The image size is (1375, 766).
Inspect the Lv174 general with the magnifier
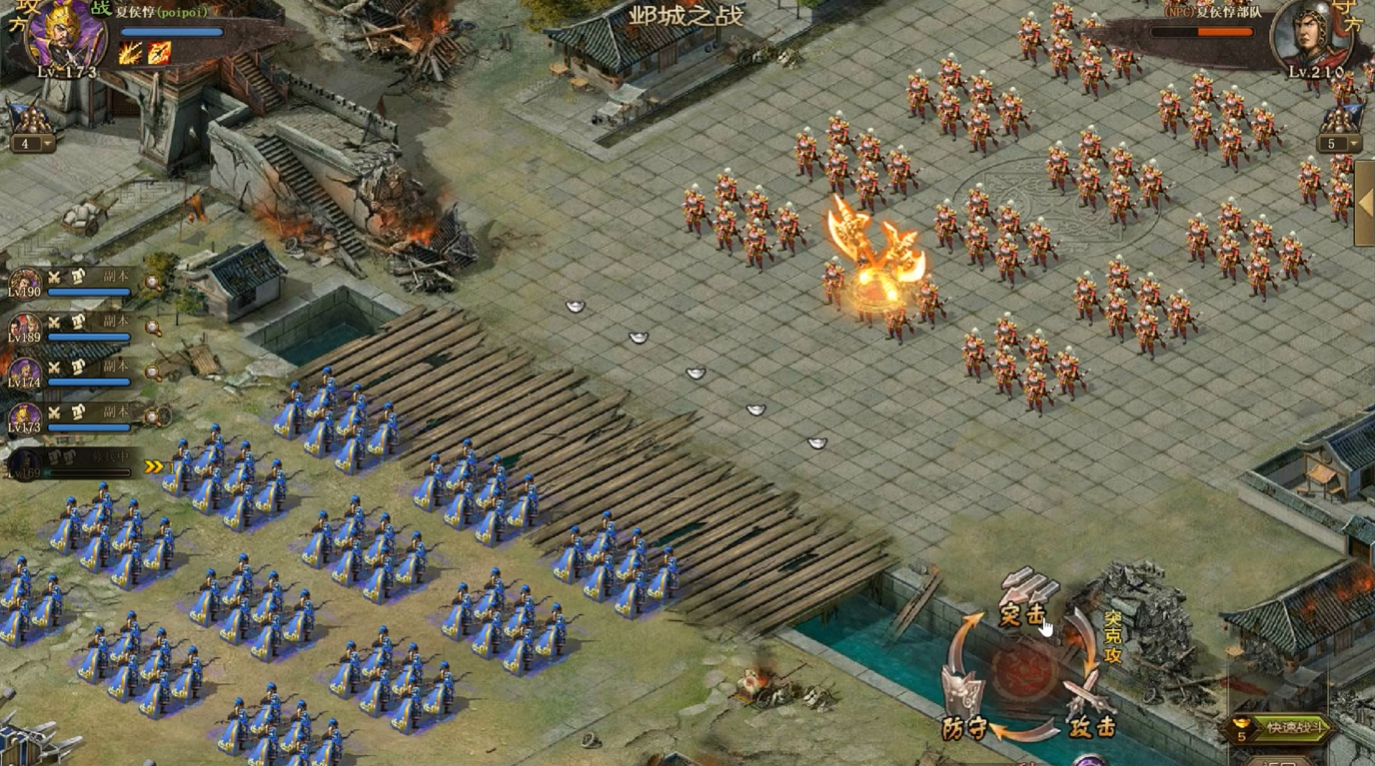point(151,371)
